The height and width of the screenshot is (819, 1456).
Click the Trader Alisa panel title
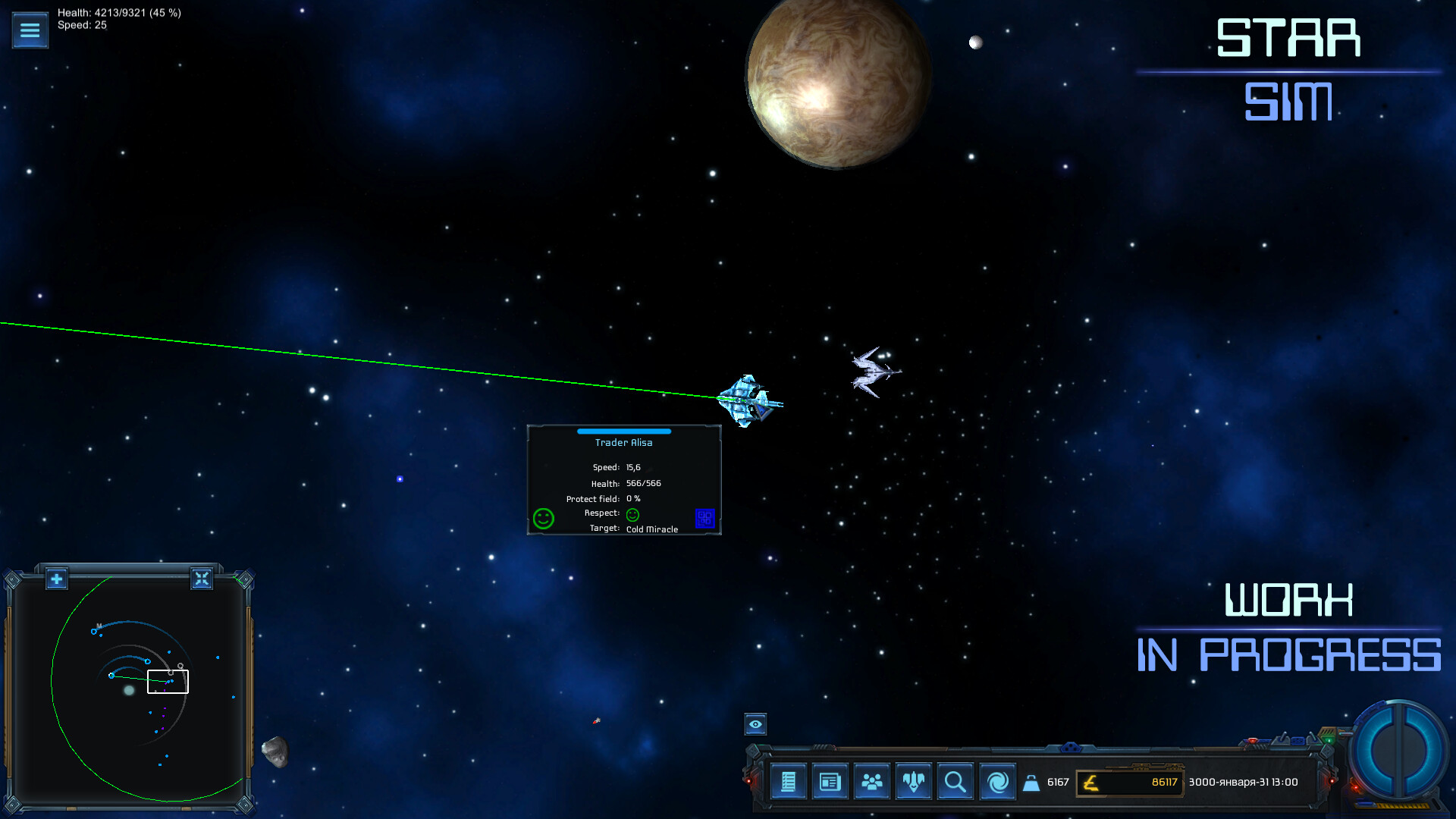[623, 442]
